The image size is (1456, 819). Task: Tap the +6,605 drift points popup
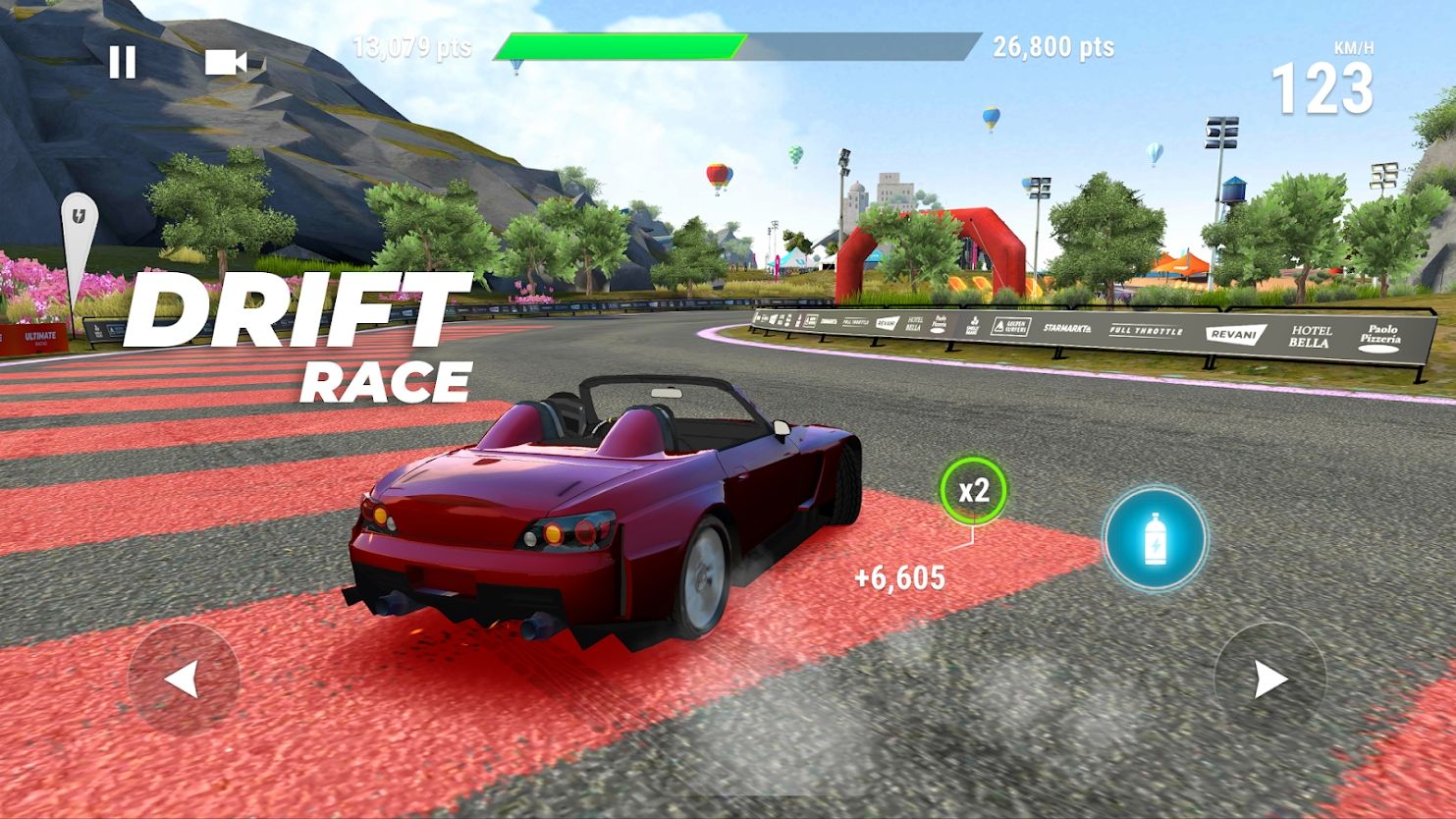coord(898,576)
